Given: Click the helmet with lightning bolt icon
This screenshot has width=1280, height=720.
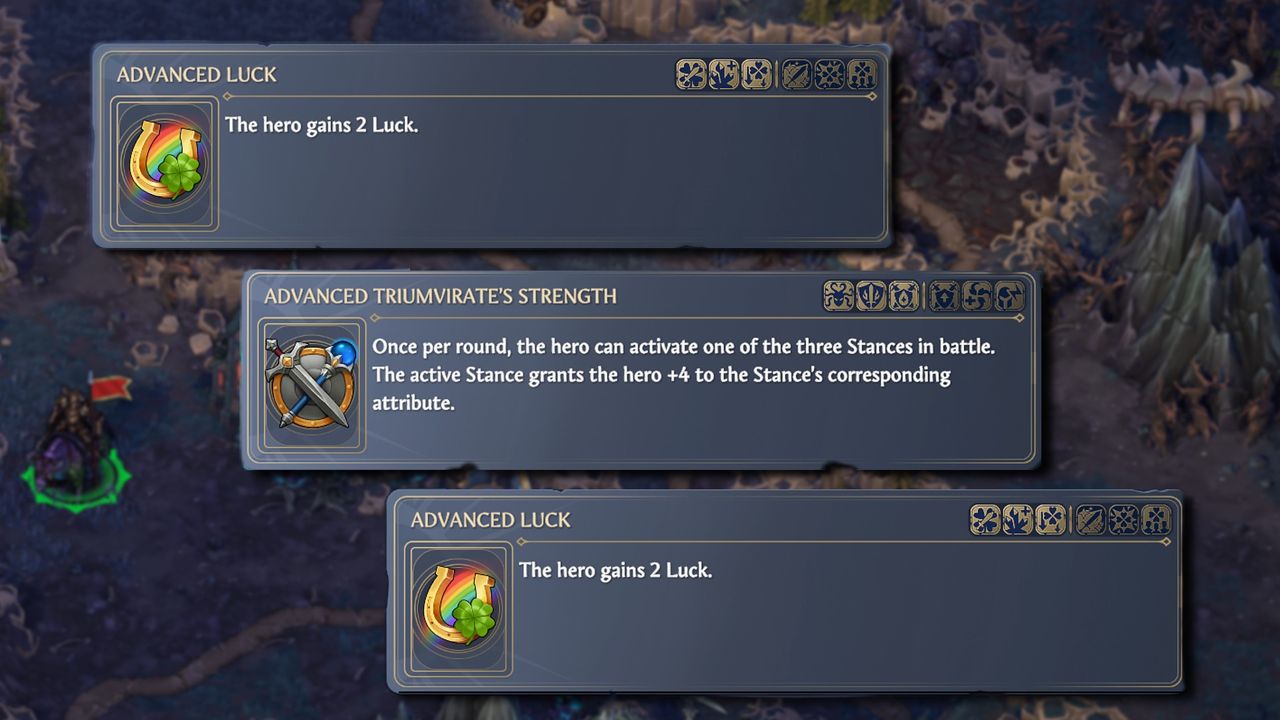Looking at the screenshot, I should (x=1010, y=296).
